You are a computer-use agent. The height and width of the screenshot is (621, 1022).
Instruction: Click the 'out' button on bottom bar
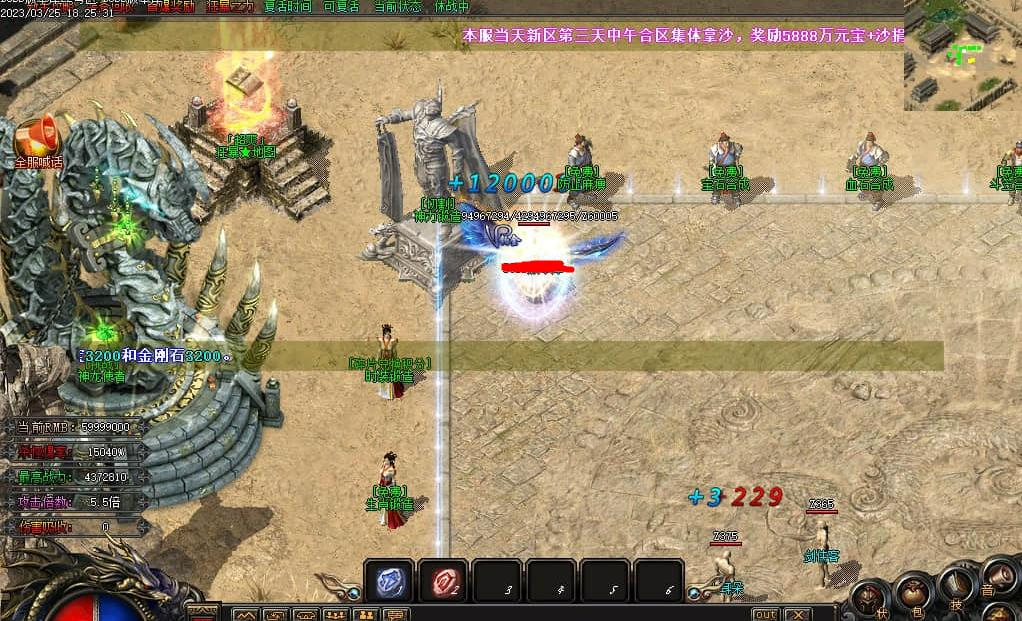pyautogui.click(x=765, y=614)
